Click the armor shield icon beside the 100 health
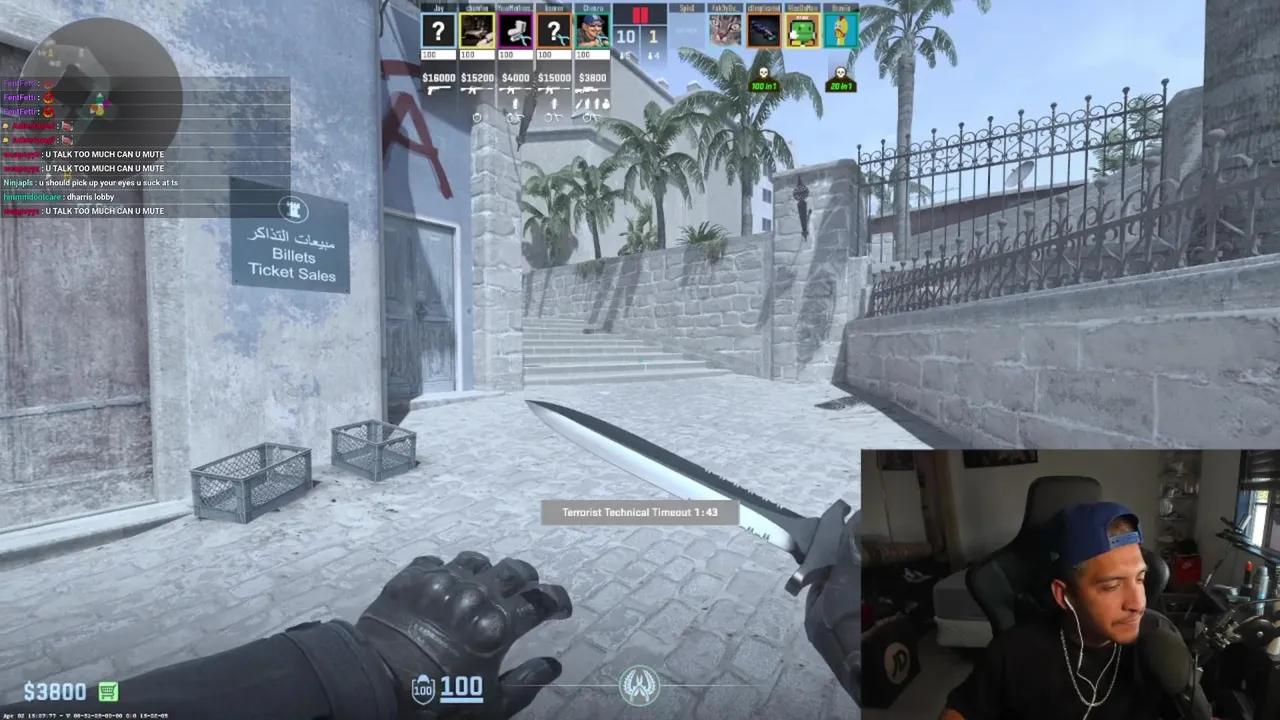The width and height of the screenshot is (1280, 720). point(421,688)
